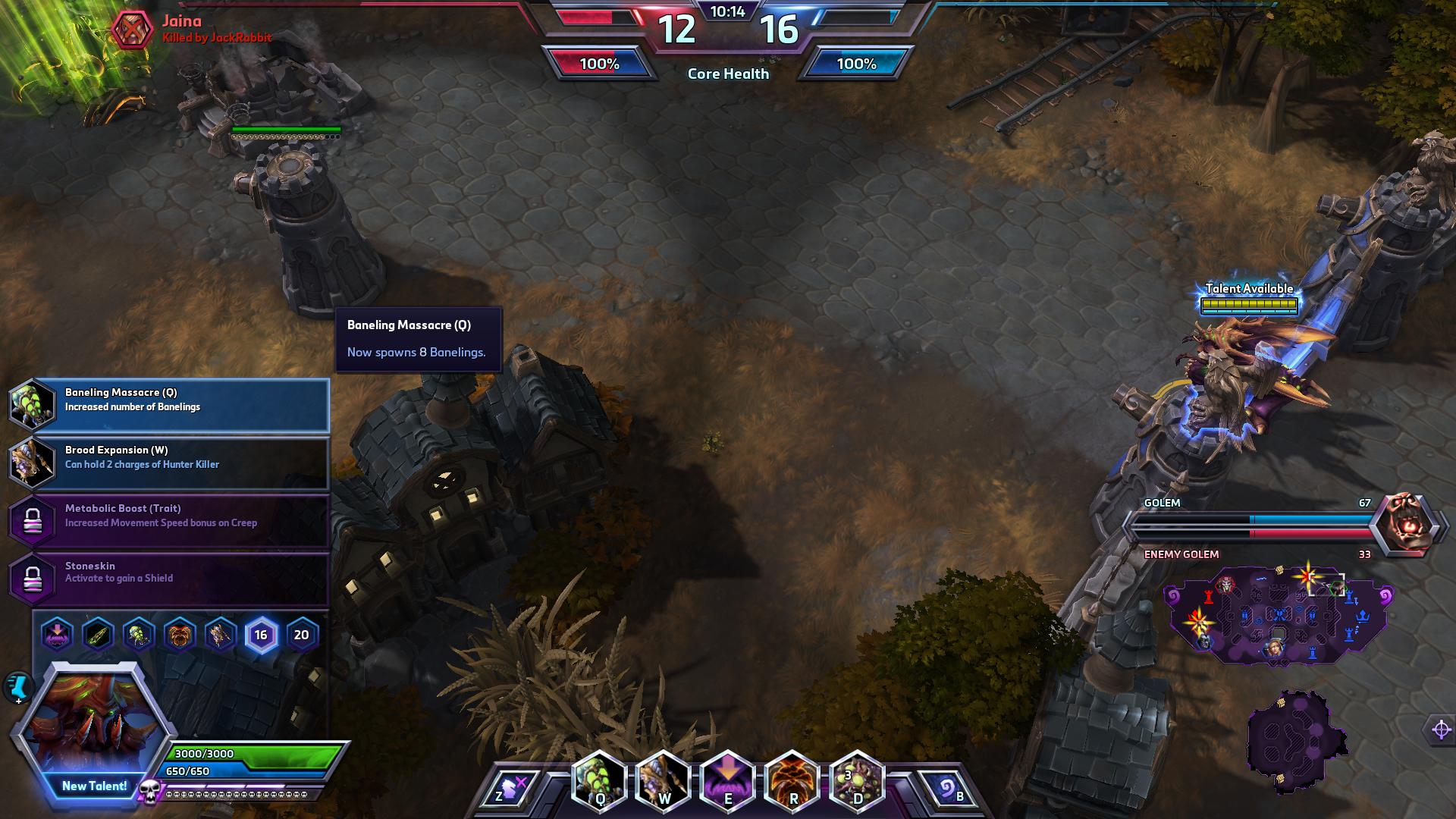Pick the Brood Expansion talent
This screenshot has height=819, width=1456.
pos(168,462)
